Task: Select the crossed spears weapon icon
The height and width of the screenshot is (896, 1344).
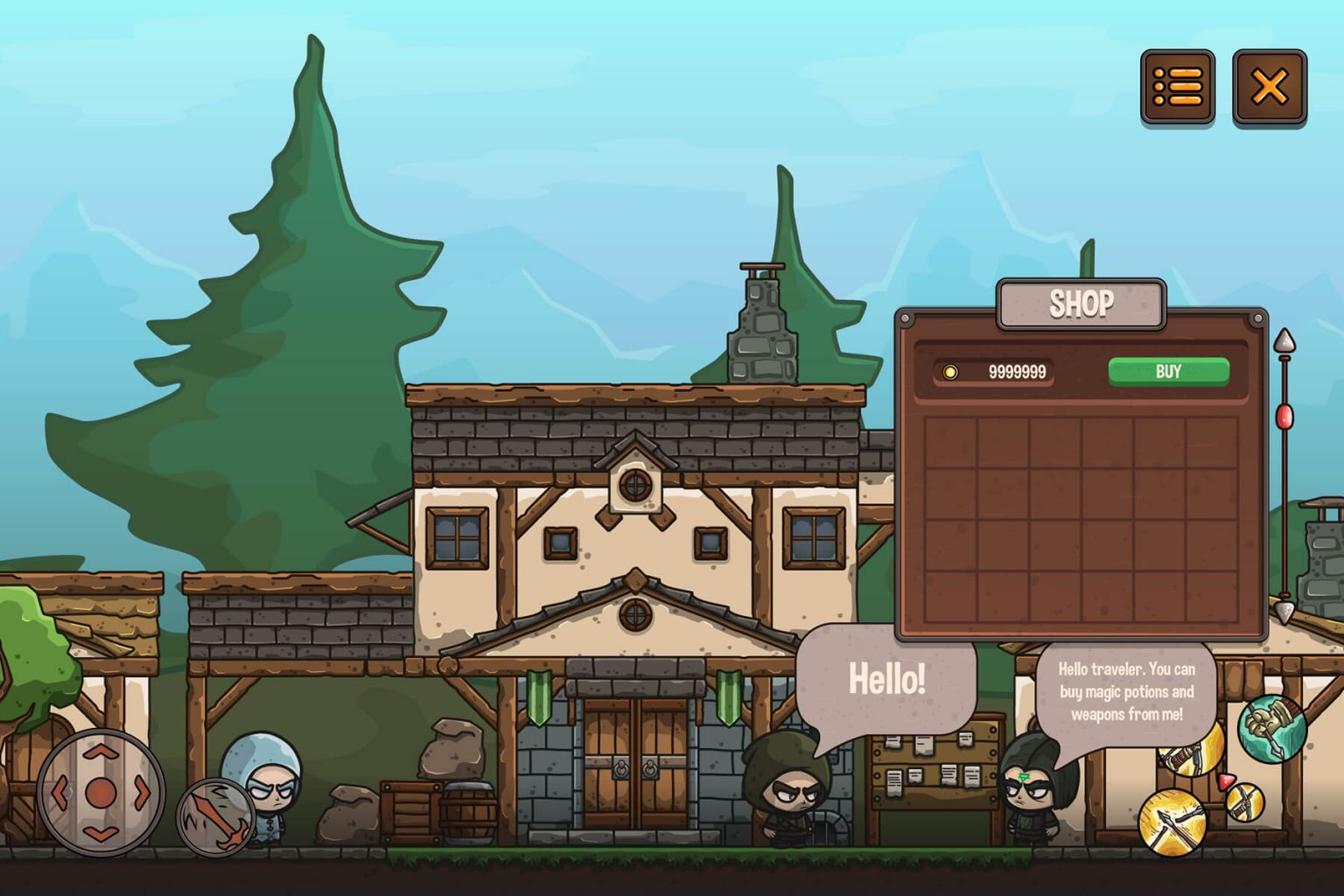Action: 1174,822
